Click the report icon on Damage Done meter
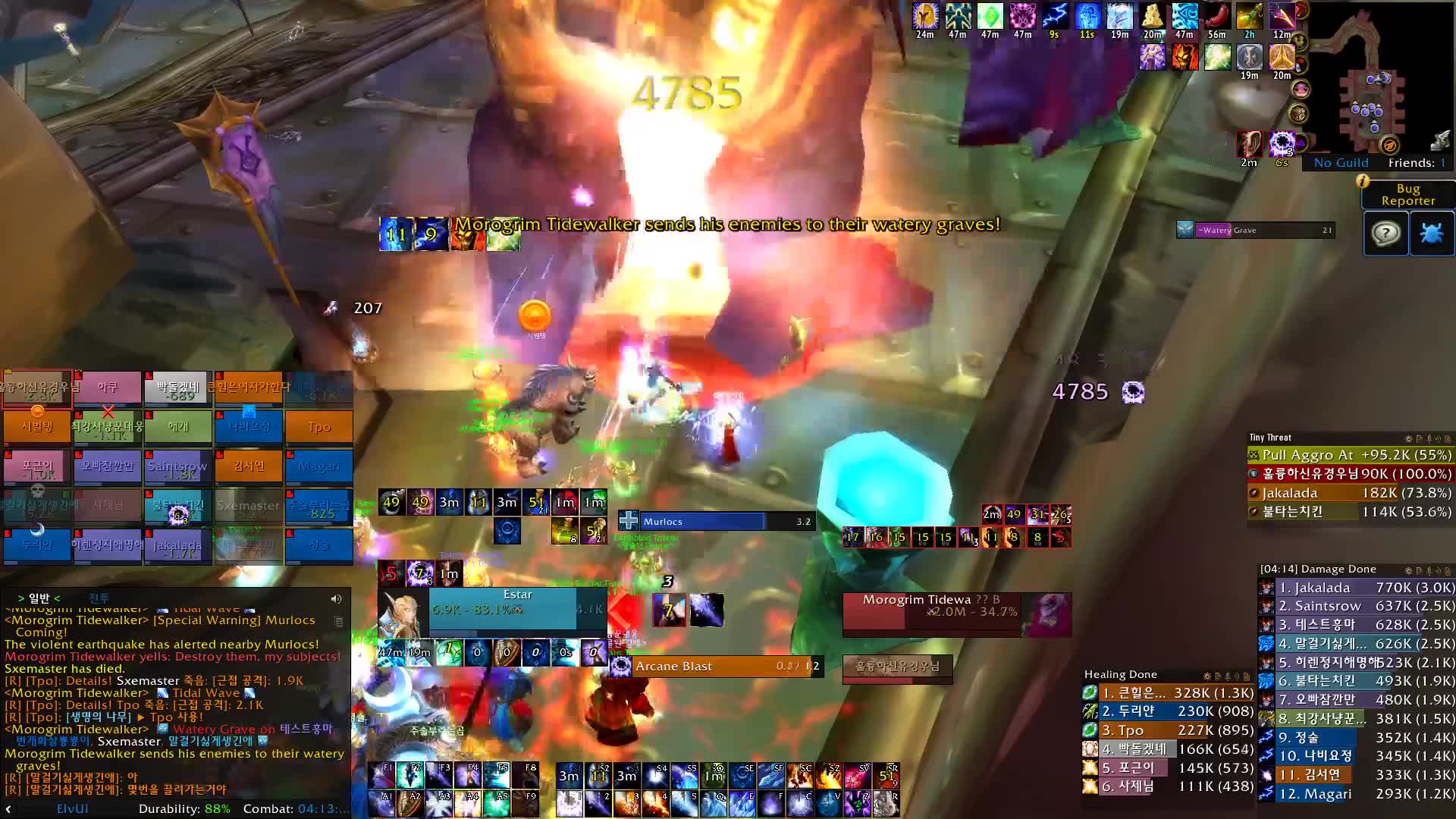This screenshot has width=1456, height=819. tap(1420, 569)
